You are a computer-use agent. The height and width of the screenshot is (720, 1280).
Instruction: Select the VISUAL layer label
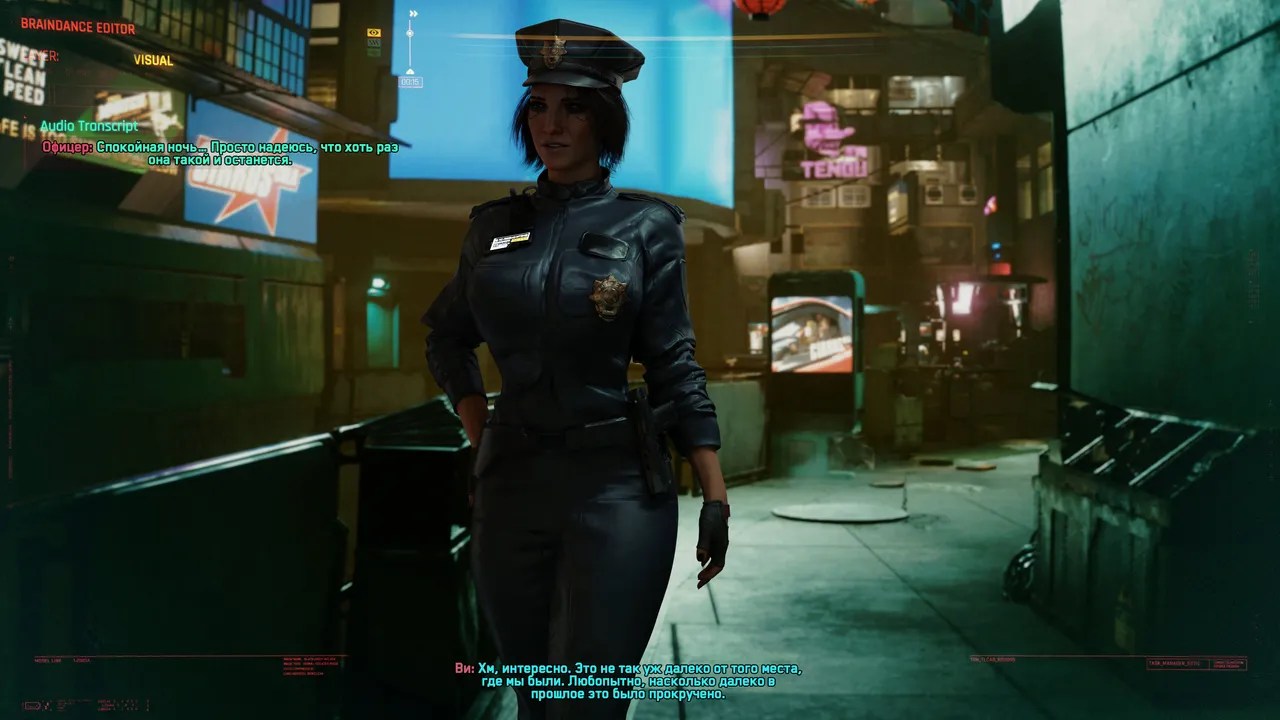coord(153,60)
